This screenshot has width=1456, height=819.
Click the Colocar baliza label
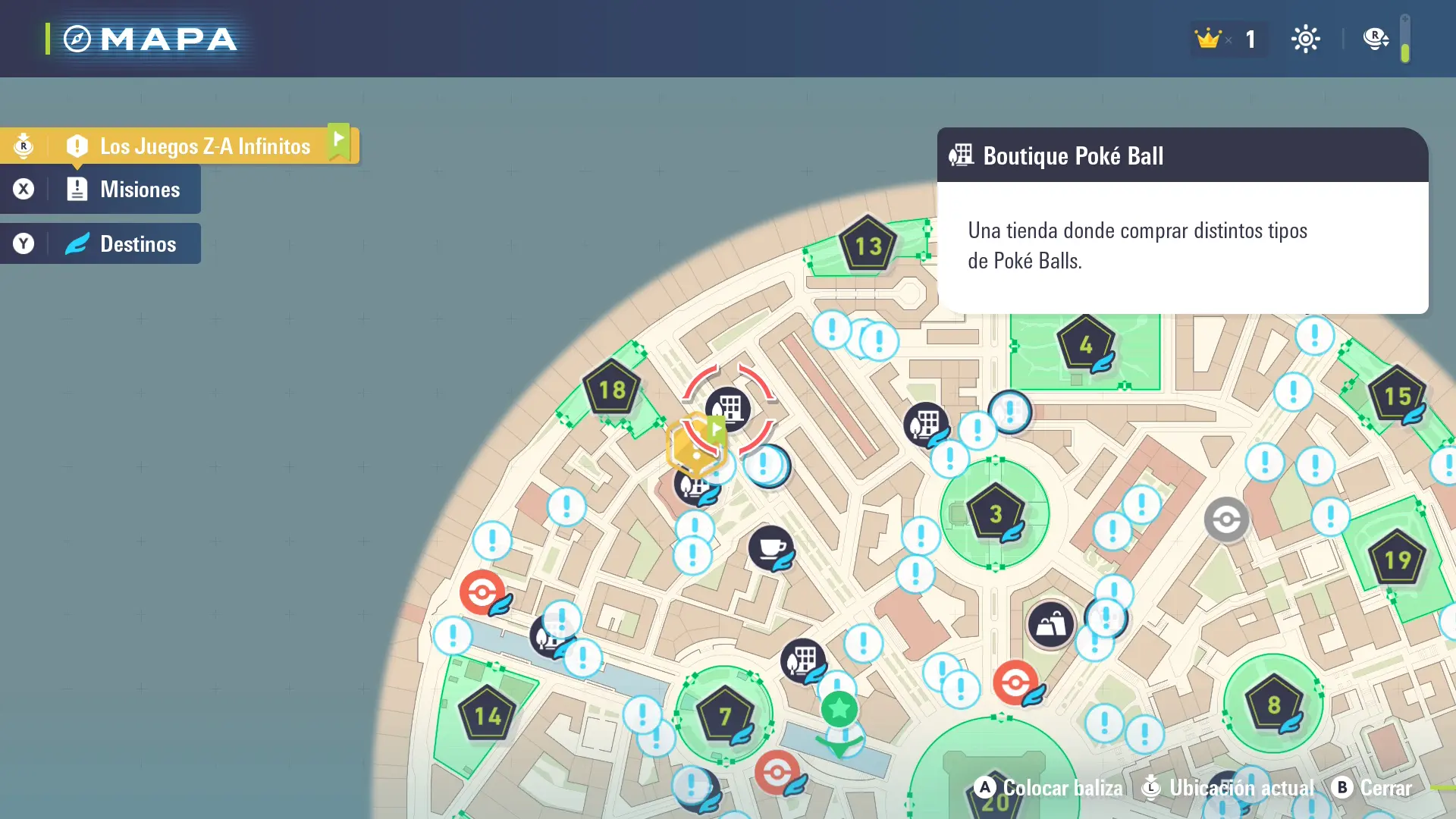pos(1062,788)
